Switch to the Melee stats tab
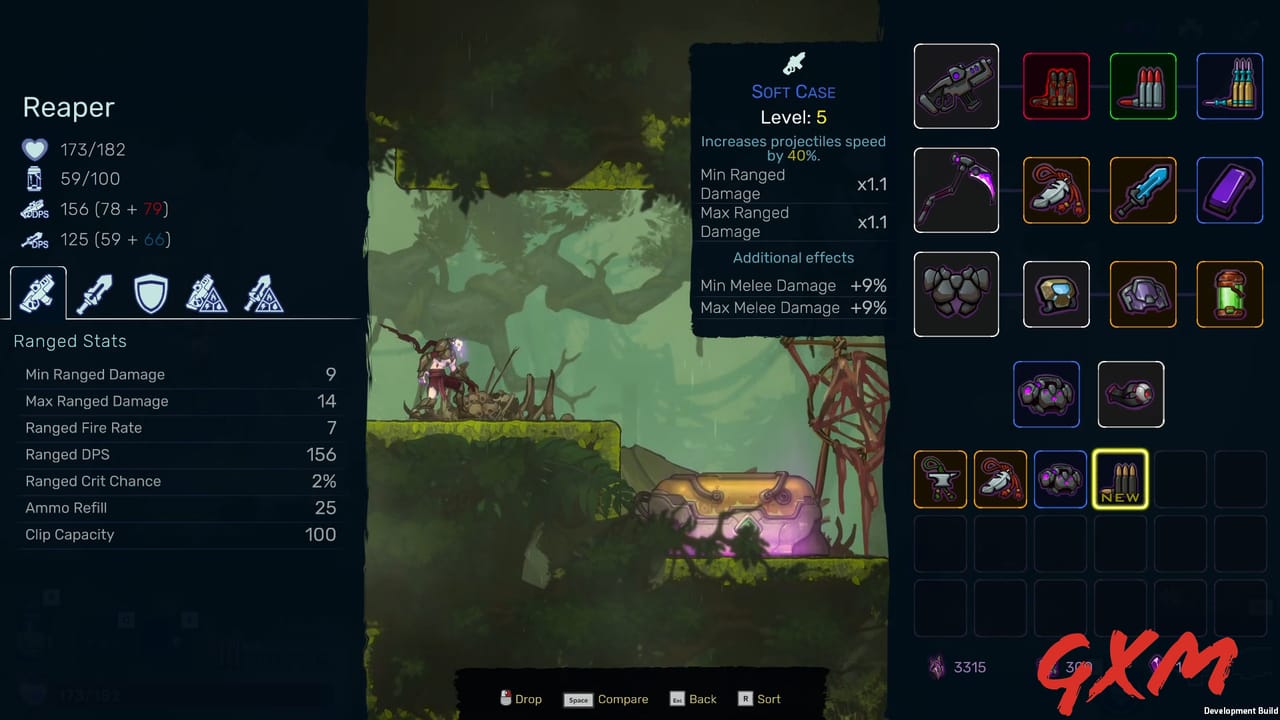The width and height of the screenshot is (1280, 720). [93, 292]
